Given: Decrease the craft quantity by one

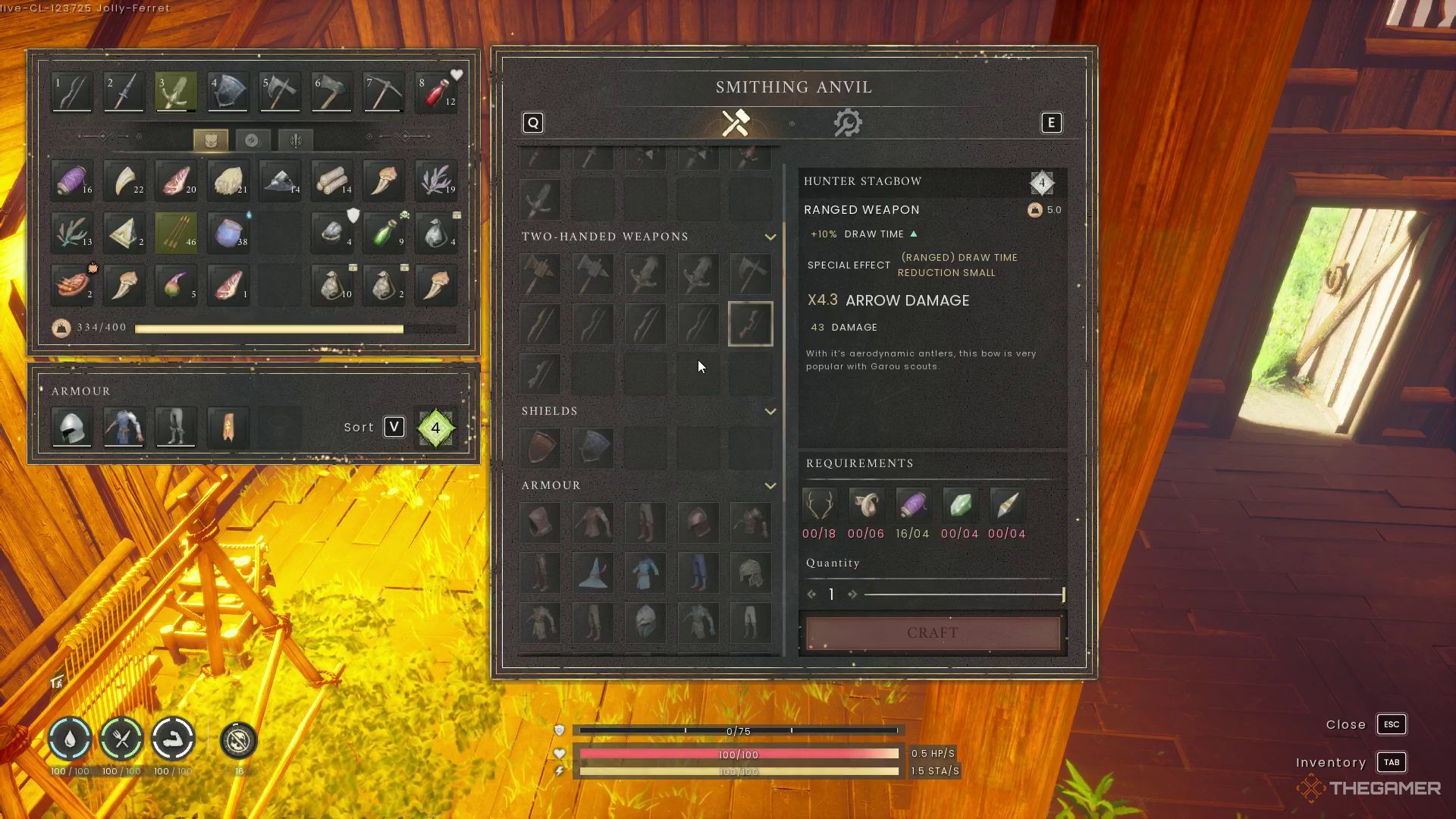Looking at the screenshot, I should (812, 595).
